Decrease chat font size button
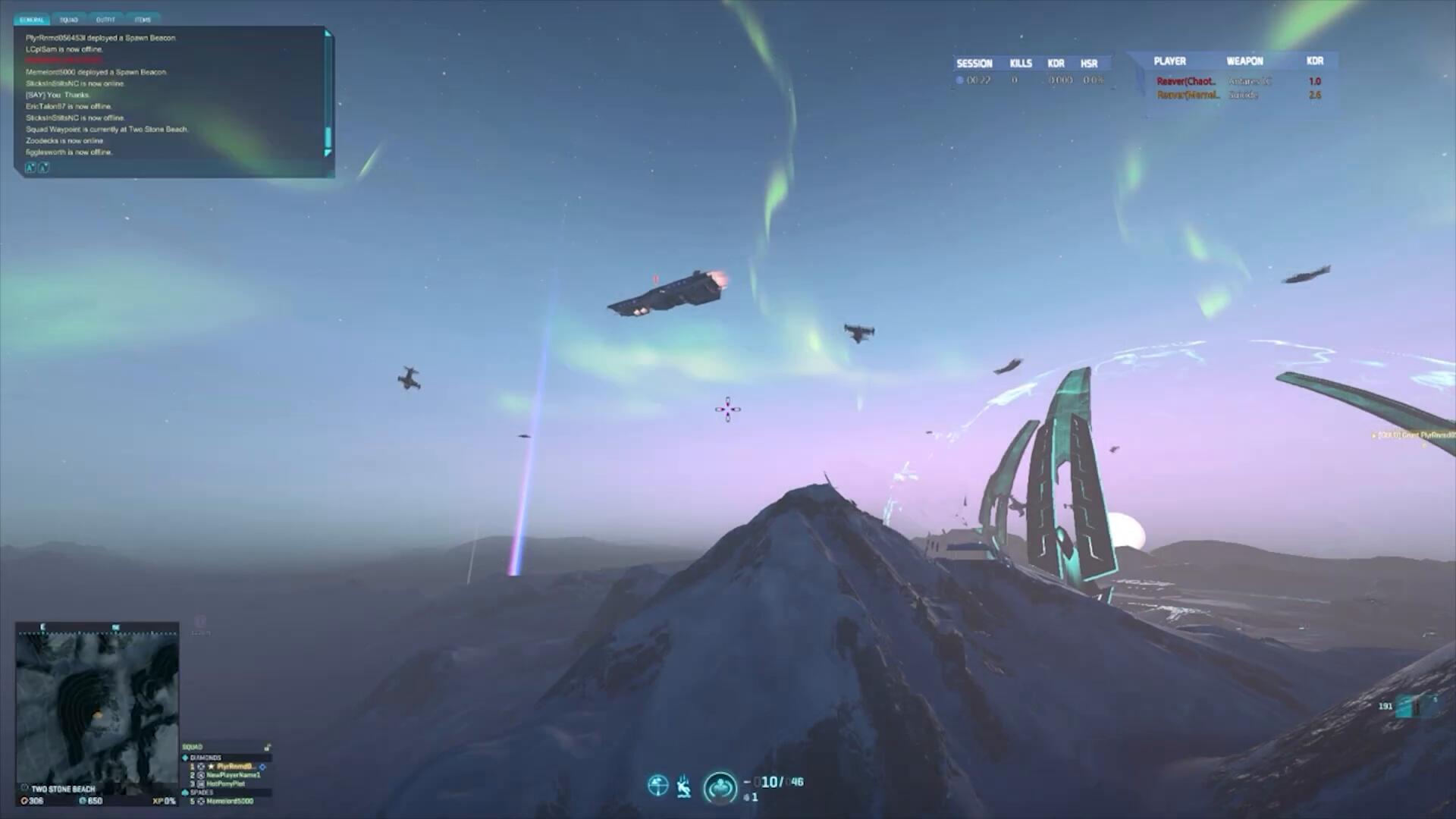Image resolution: width=1456 pixels, height=819 pixels. [43, 168]
